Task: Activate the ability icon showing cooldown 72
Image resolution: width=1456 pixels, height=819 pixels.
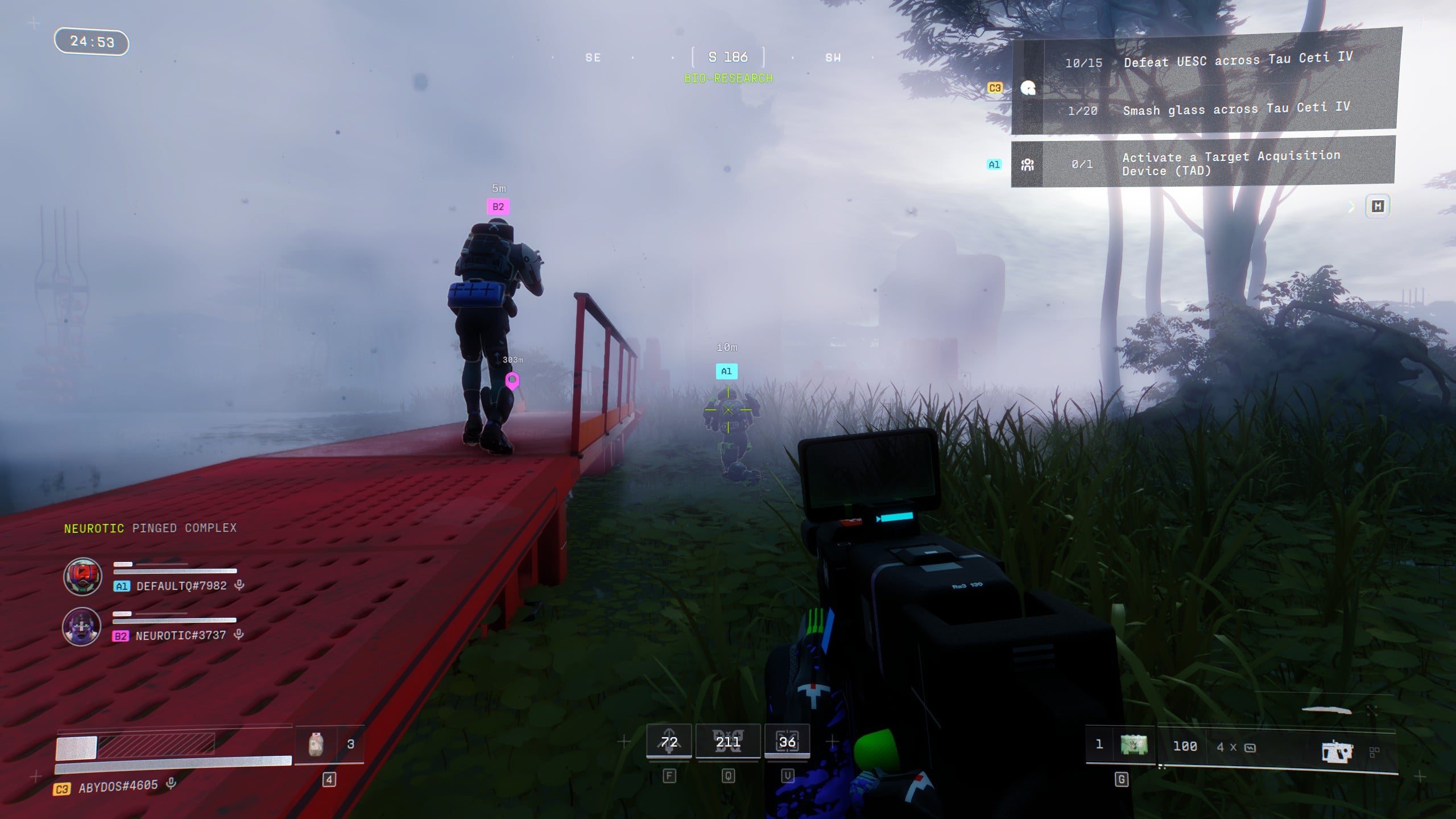Action: tap(669, 742)
